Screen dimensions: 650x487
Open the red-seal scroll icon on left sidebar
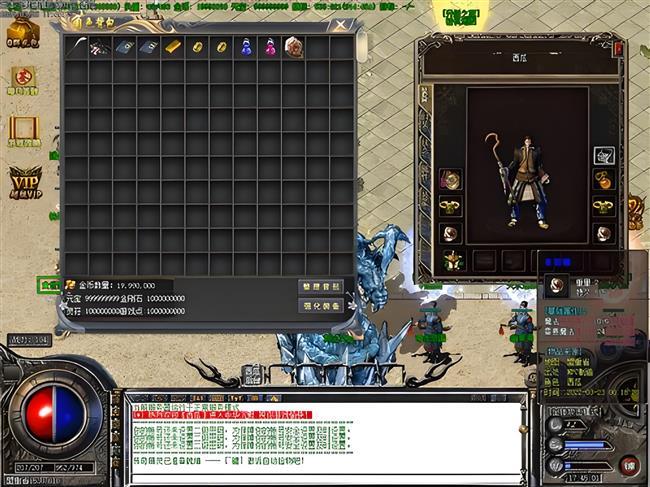(22, 78)
